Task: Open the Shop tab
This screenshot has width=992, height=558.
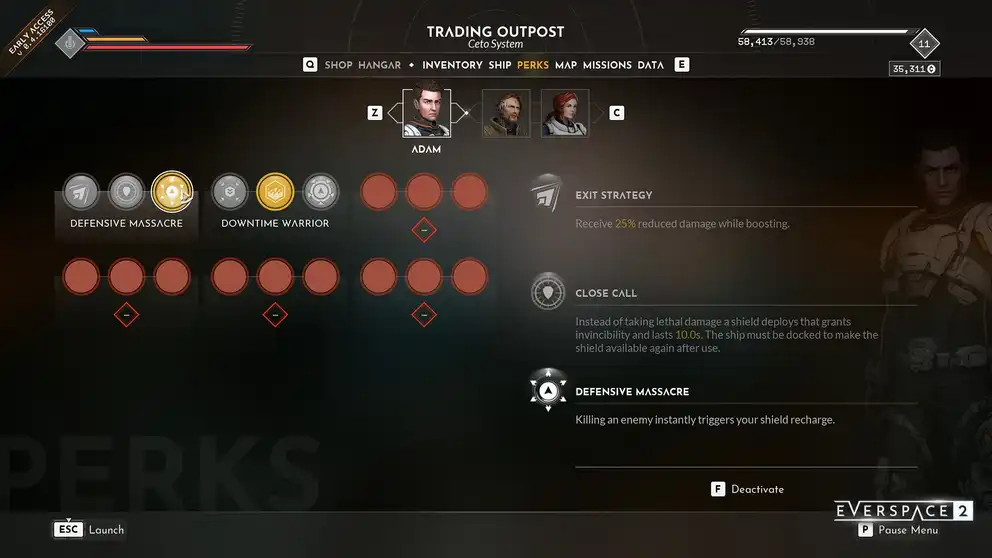Action: coord(338,65)
